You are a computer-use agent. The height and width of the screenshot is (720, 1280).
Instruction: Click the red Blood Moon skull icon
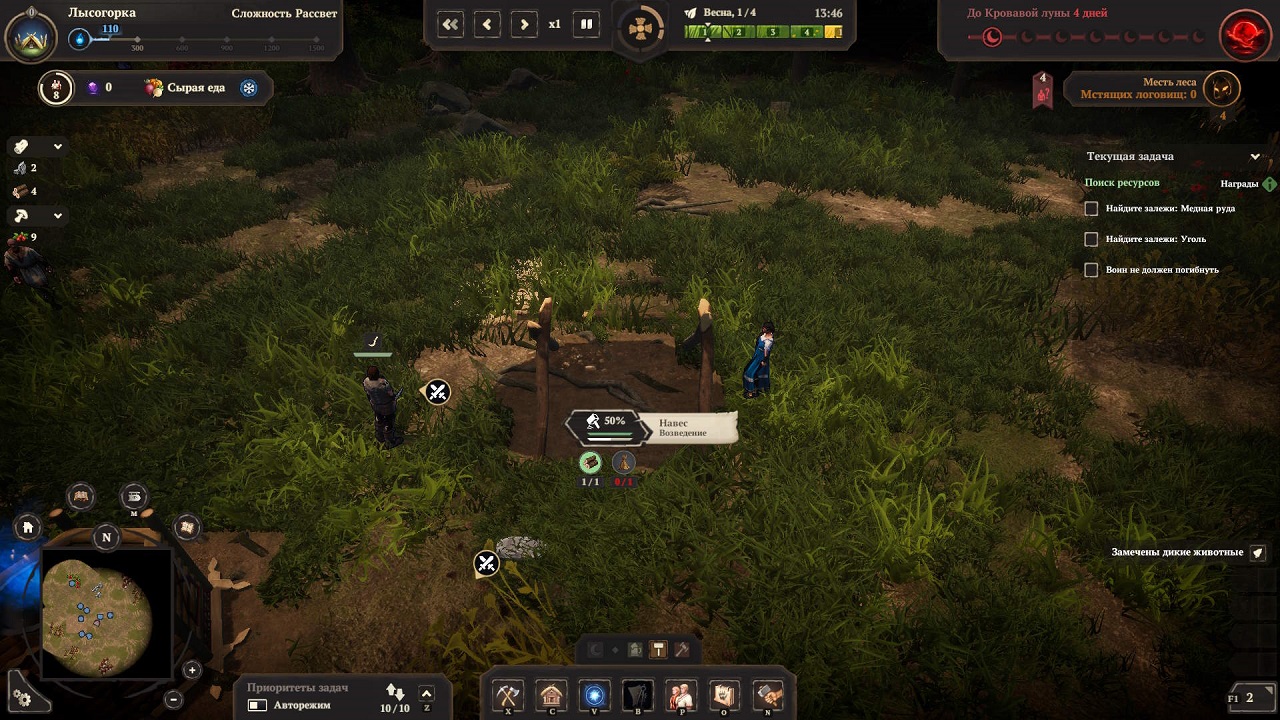coord(1243,36)
